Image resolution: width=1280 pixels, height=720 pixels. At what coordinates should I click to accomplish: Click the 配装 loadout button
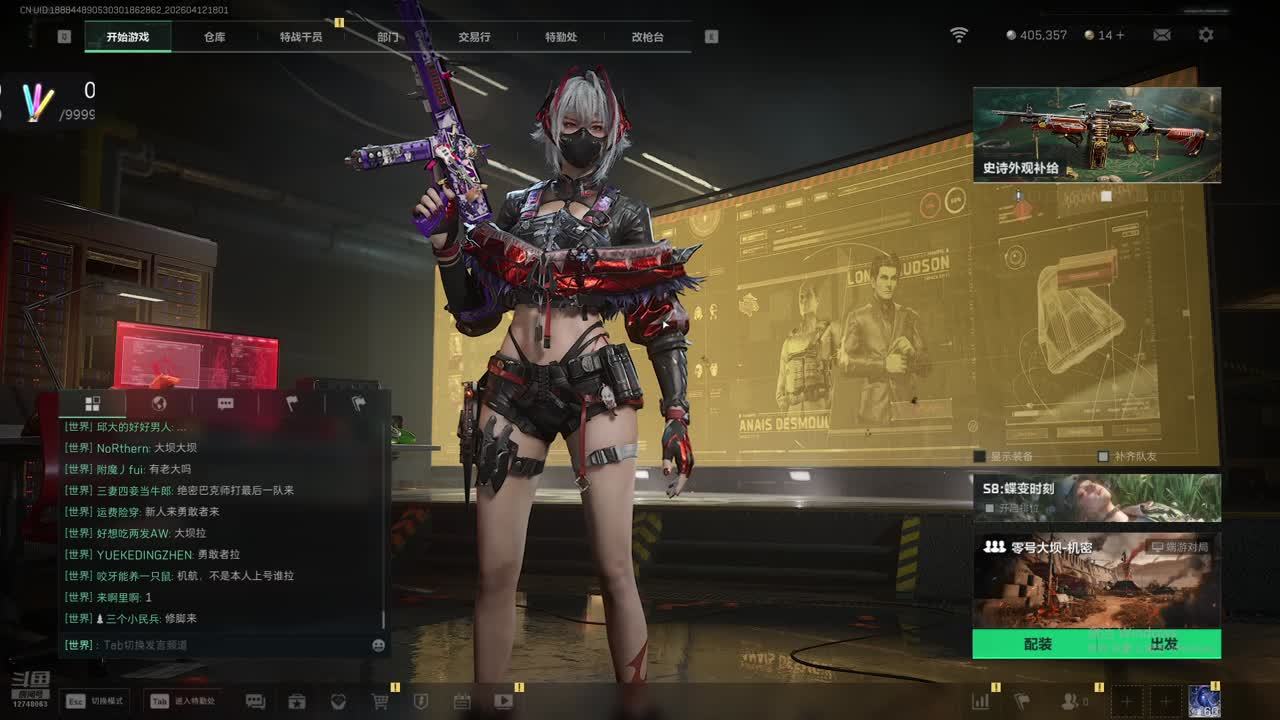click(1038, 644)
